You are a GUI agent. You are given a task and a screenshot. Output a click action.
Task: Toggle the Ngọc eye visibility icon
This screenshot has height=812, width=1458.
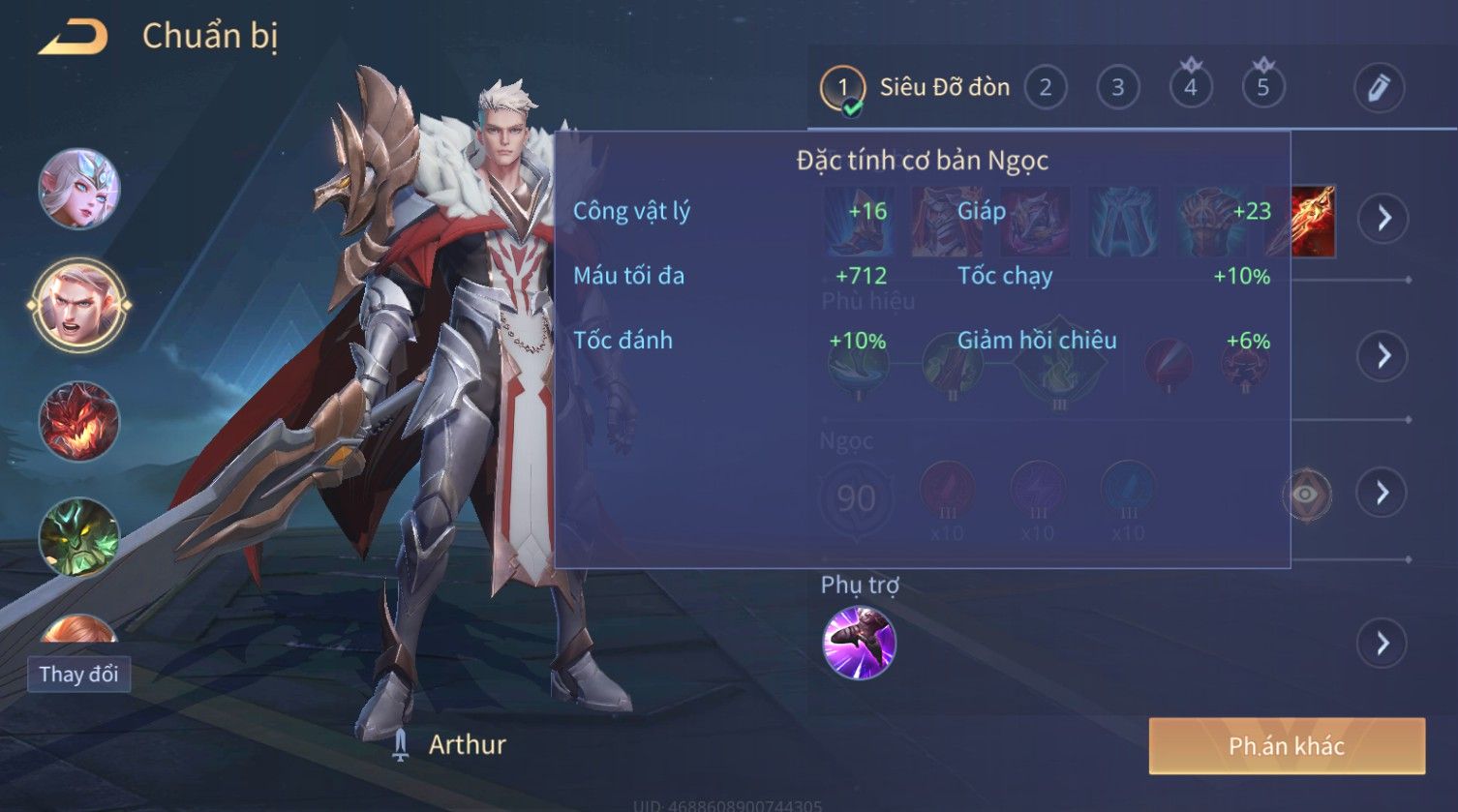(x=1305, y=495)
